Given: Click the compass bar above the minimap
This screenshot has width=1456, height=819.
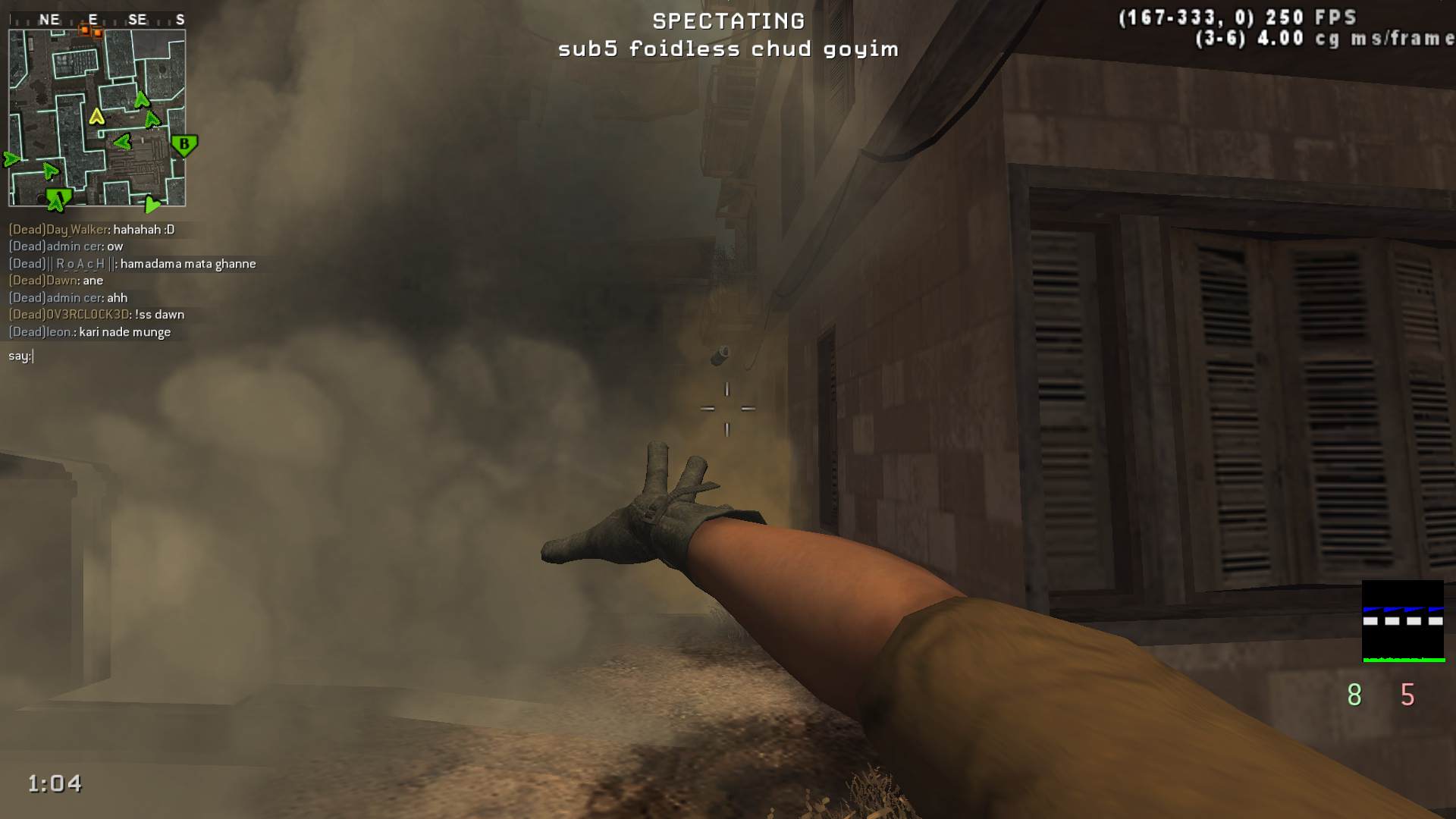Looking at the screenshot, I should point(96,20).
